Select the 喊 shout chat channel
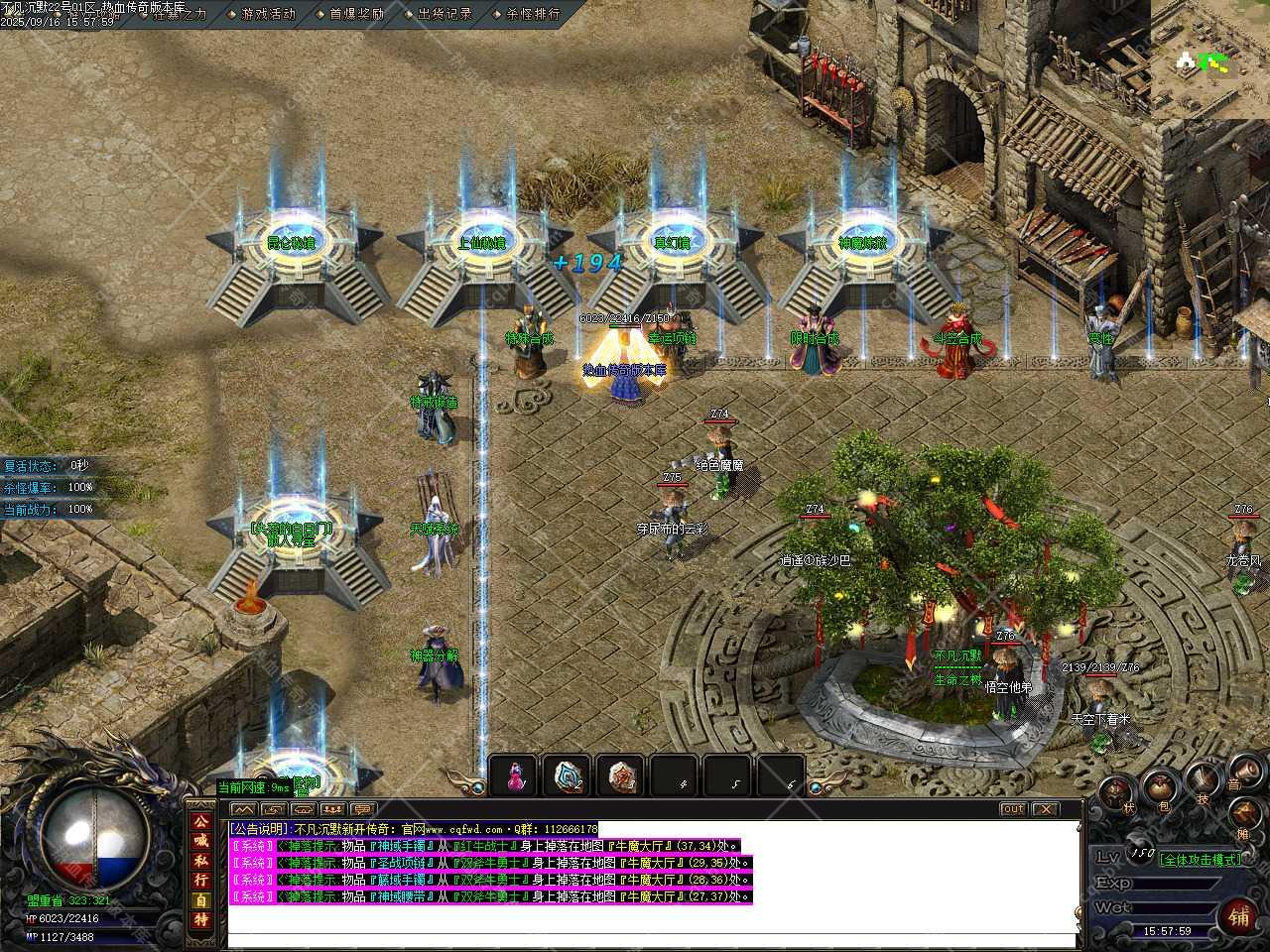1270x952 pixels. 201,841
